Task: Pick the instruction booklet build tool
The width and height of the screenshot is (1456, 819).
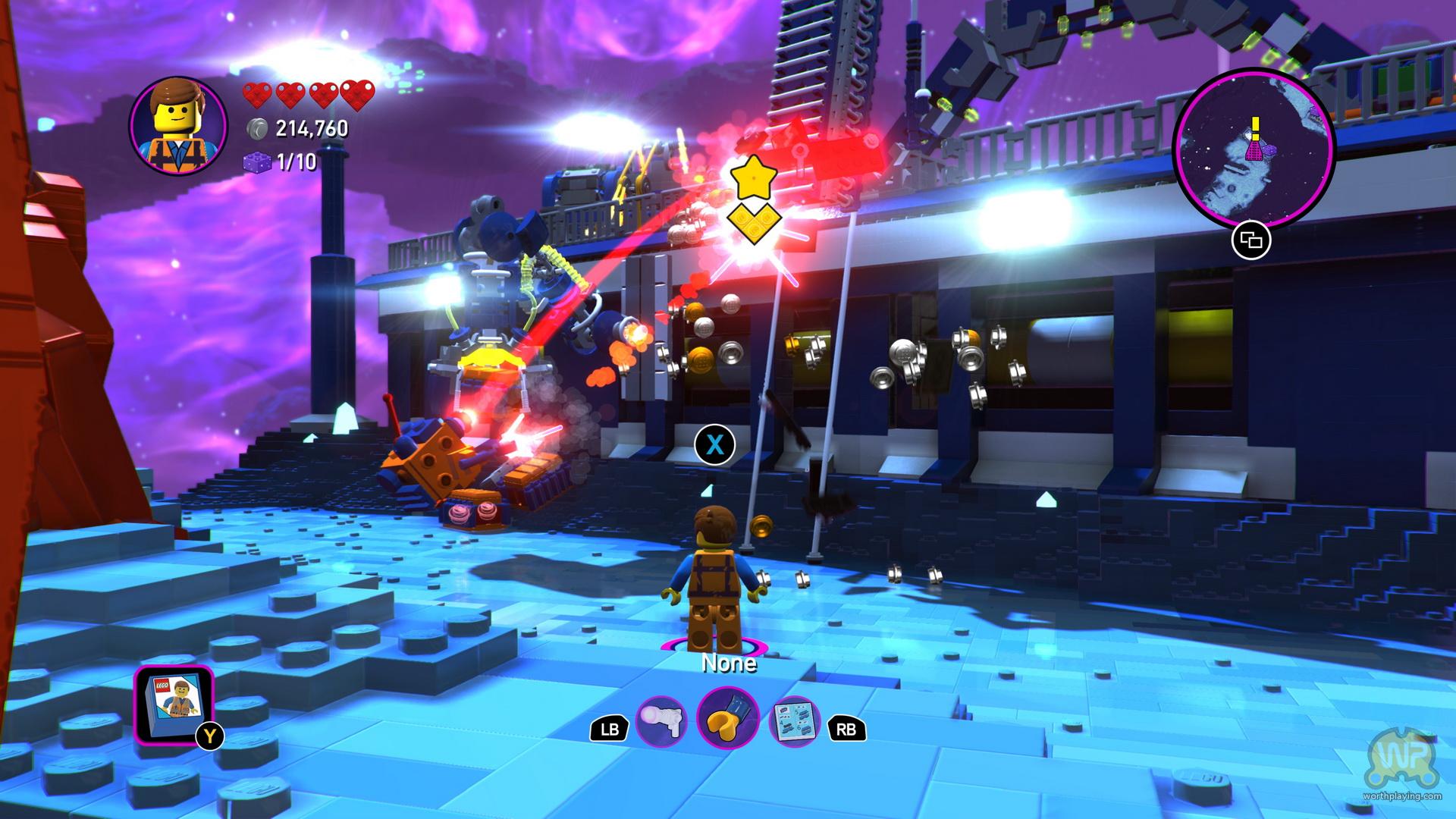Action: click(x=795, y=721)
